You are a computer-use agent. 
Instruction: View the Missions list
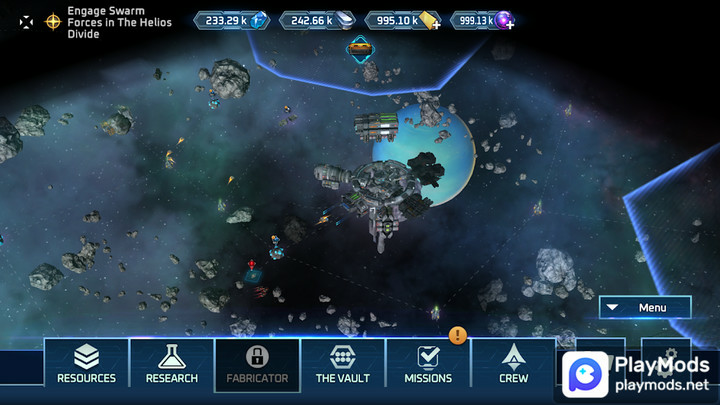pyautogui.click(x=428, y=362)
